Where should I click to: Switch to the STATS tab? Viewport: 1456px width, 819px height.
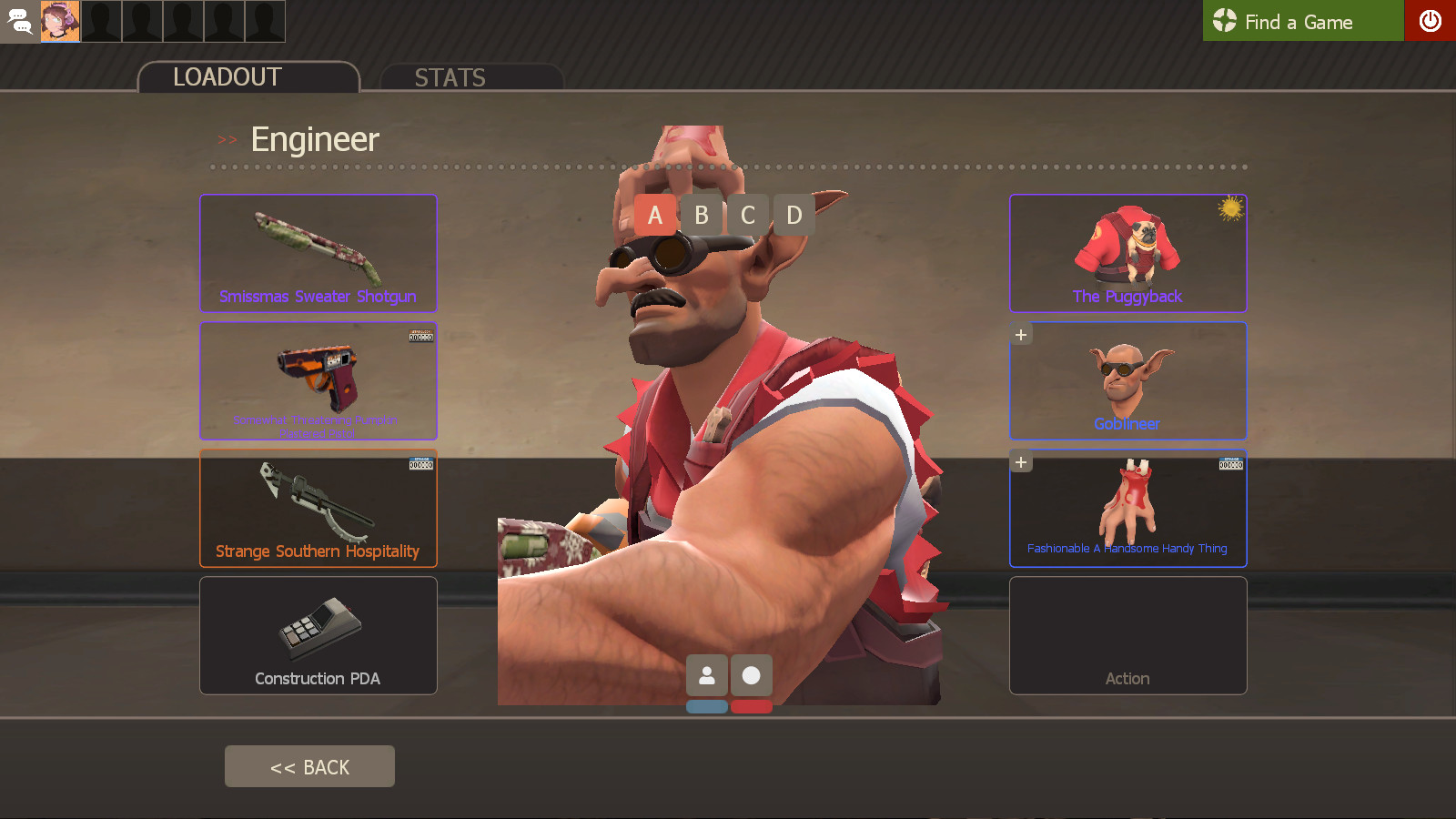tap(450, 77)
